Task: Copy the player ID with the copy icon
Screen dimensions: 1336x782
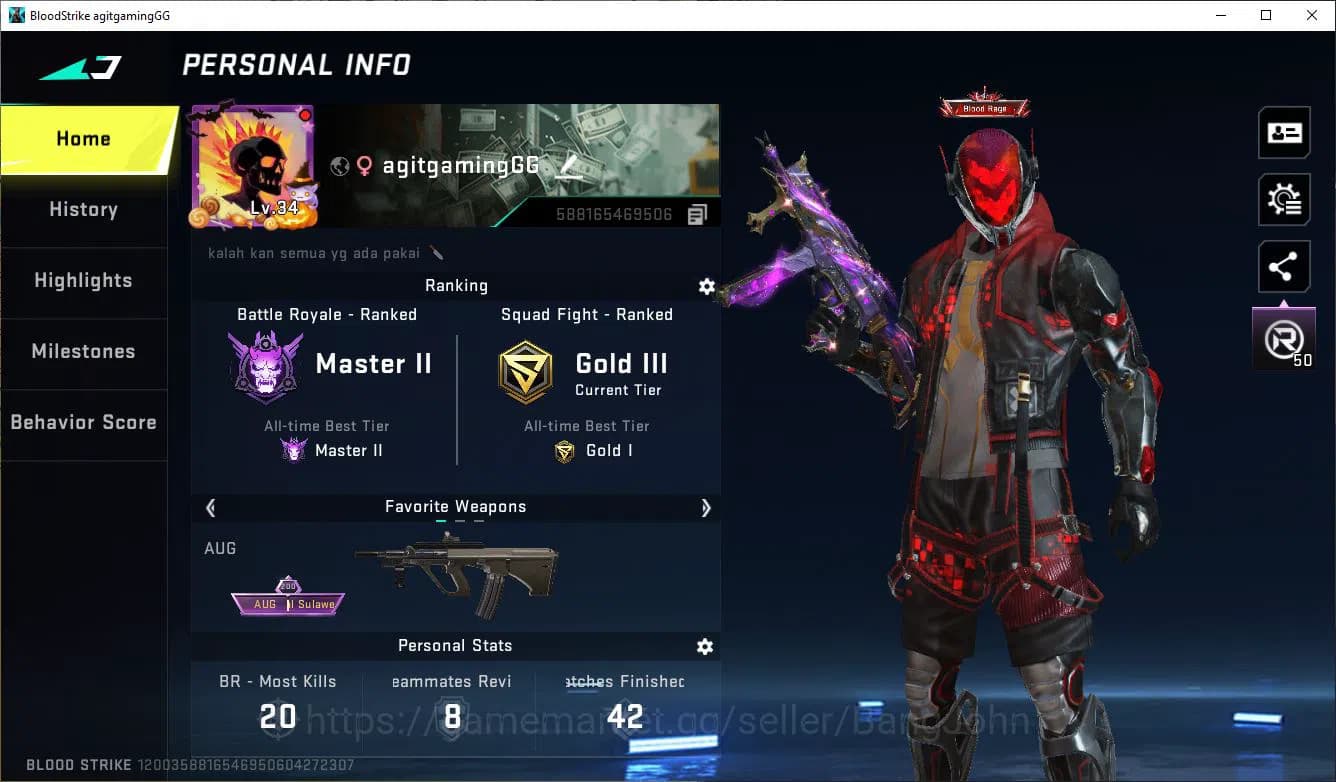Action: click(697, 213)
